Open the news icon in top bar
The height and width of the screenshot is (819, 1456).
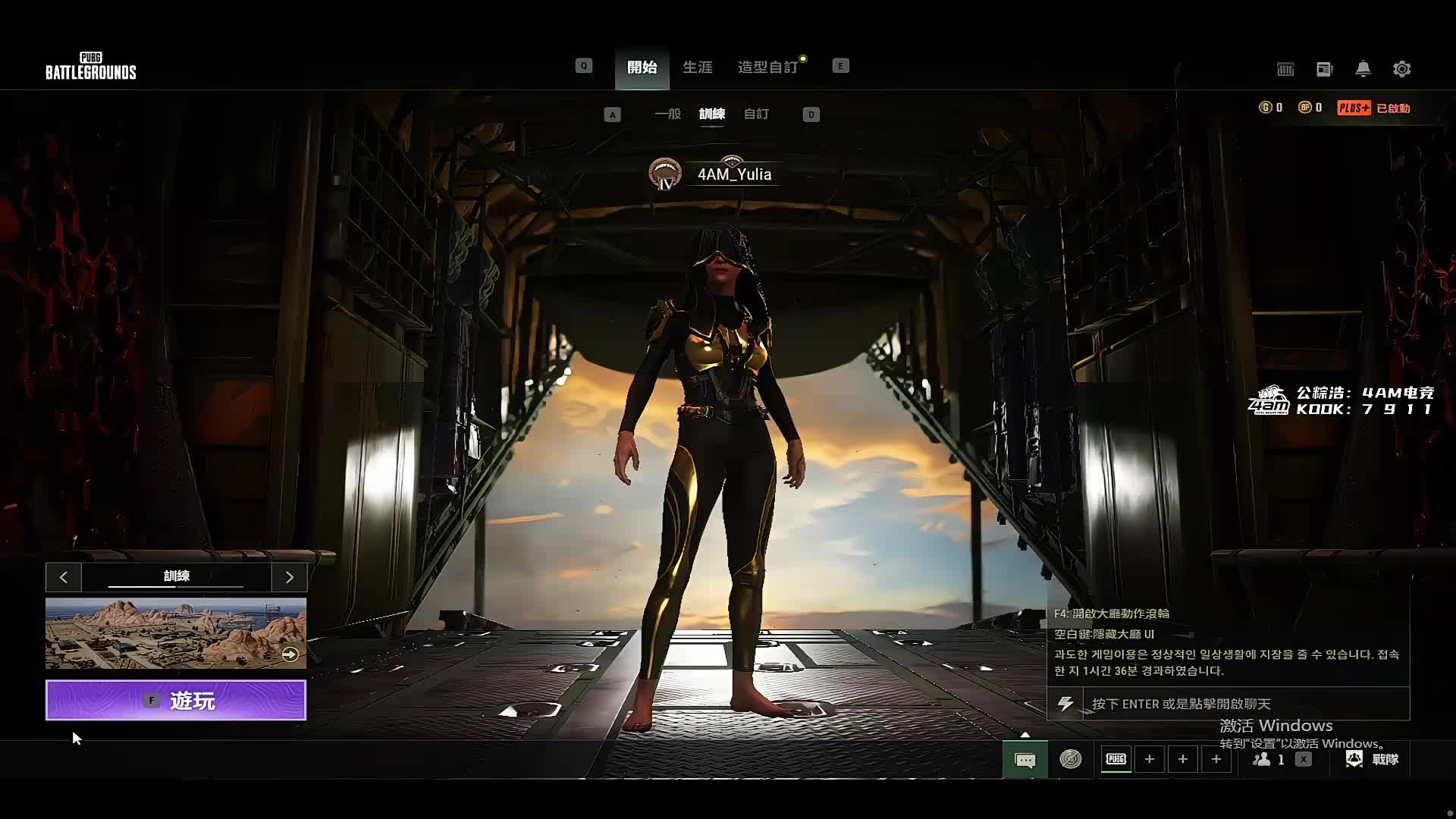pyautogui.click(x=1324, y=69)
